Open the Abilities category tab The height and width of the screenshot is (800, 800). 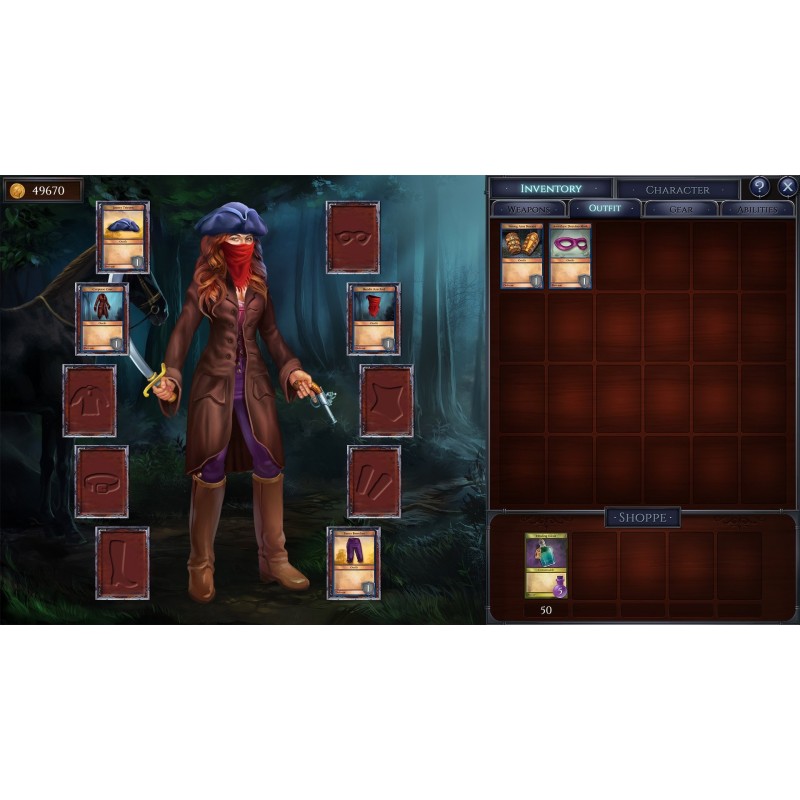pyautogui.click(x=757, y=209)
